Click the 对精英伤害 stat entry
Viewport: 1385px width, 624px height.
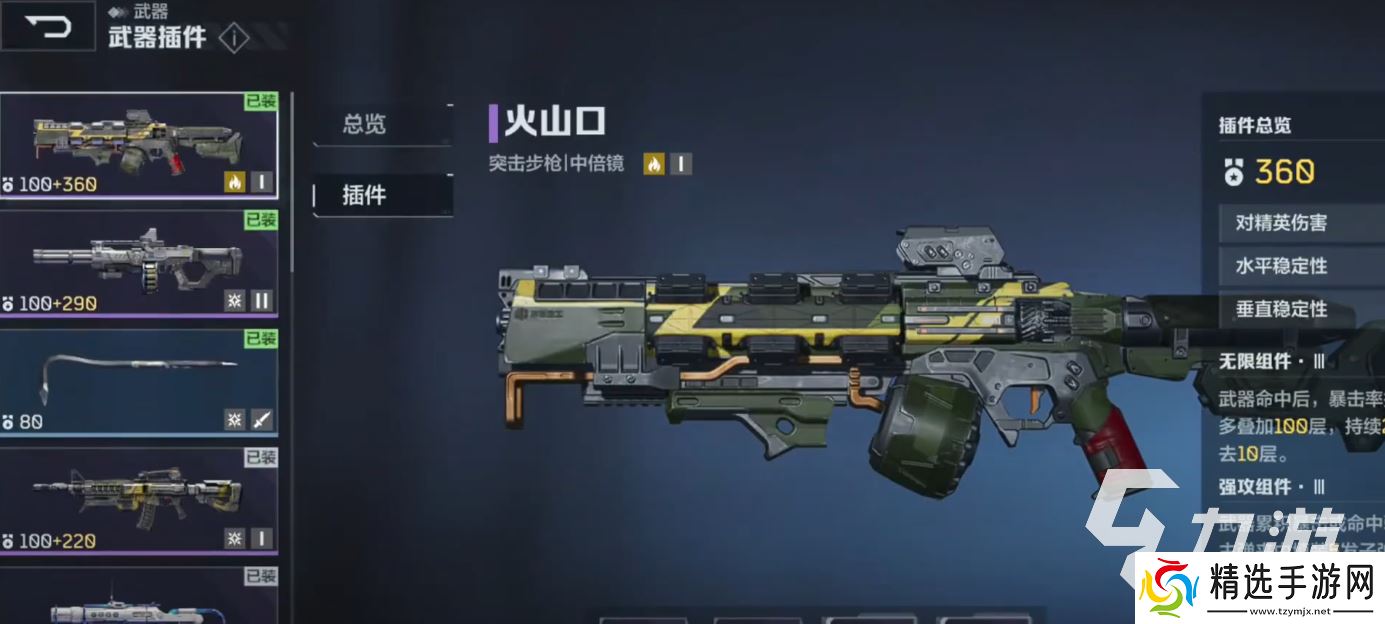[1281, 223]
